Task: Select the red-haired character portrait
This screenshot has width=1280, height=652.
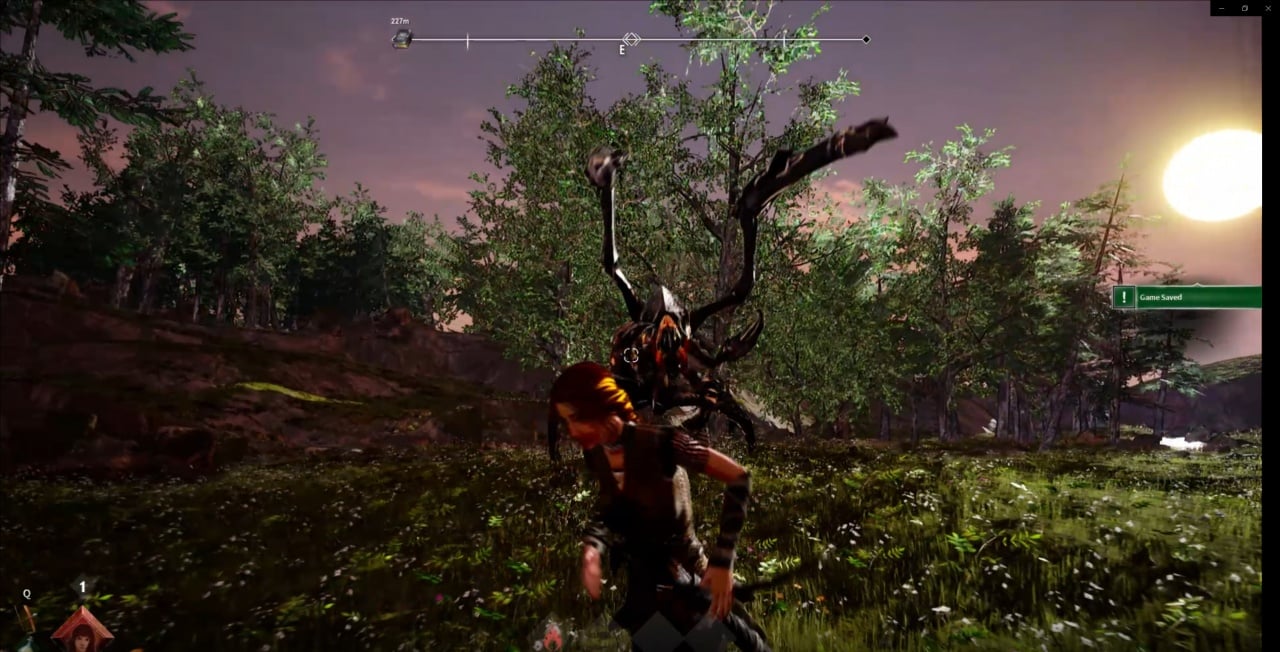Action: tap(82, 630)
